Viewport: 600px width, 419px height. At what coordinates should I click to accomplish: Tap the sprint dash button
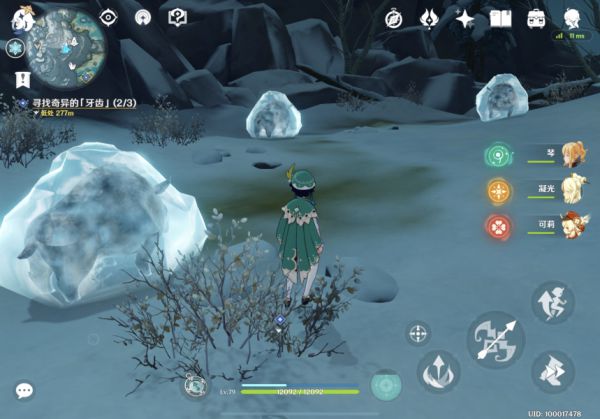(x=553, y=371)
